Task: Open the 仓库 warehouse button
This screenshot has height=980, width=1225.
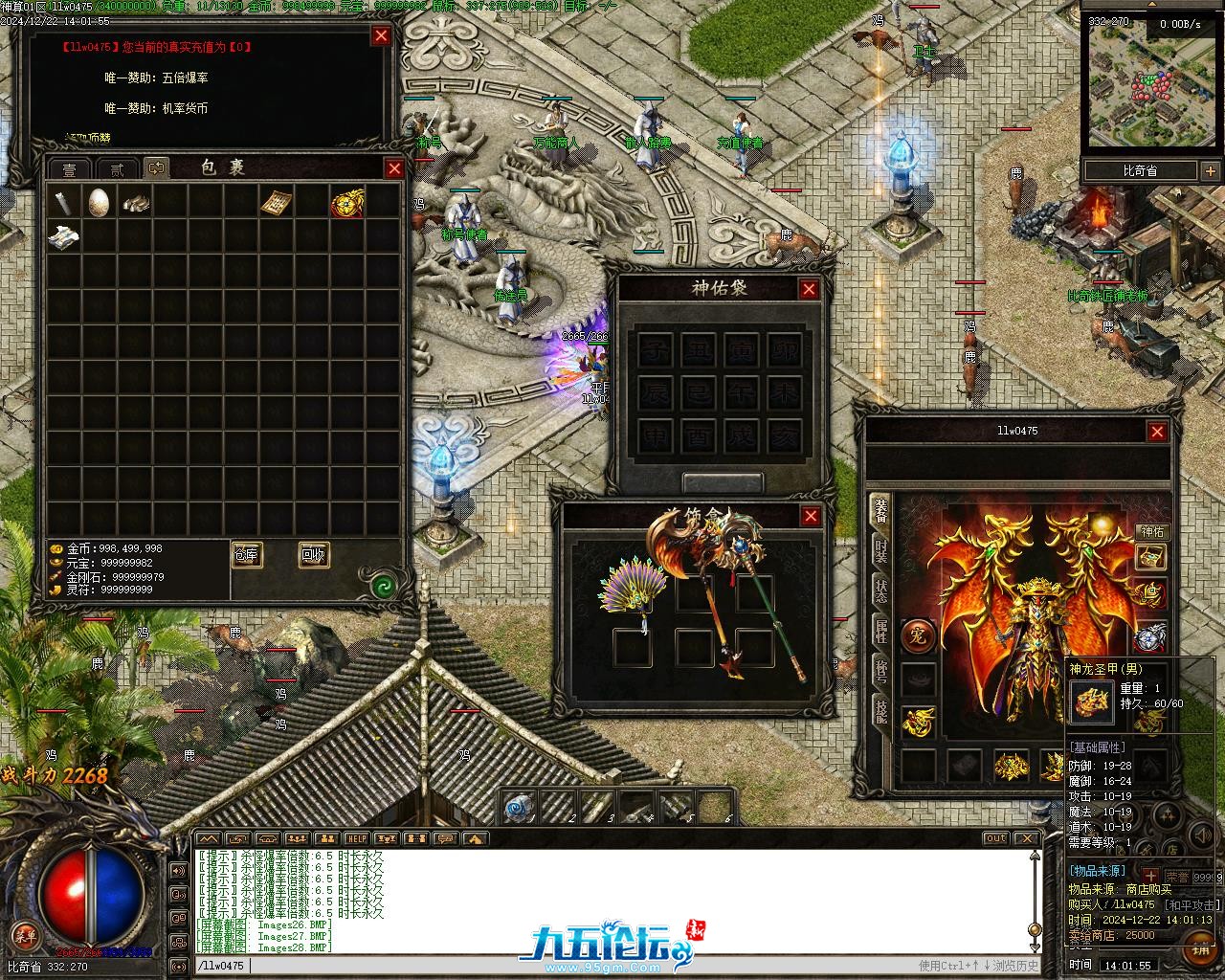Action: [x=246, y=554]
